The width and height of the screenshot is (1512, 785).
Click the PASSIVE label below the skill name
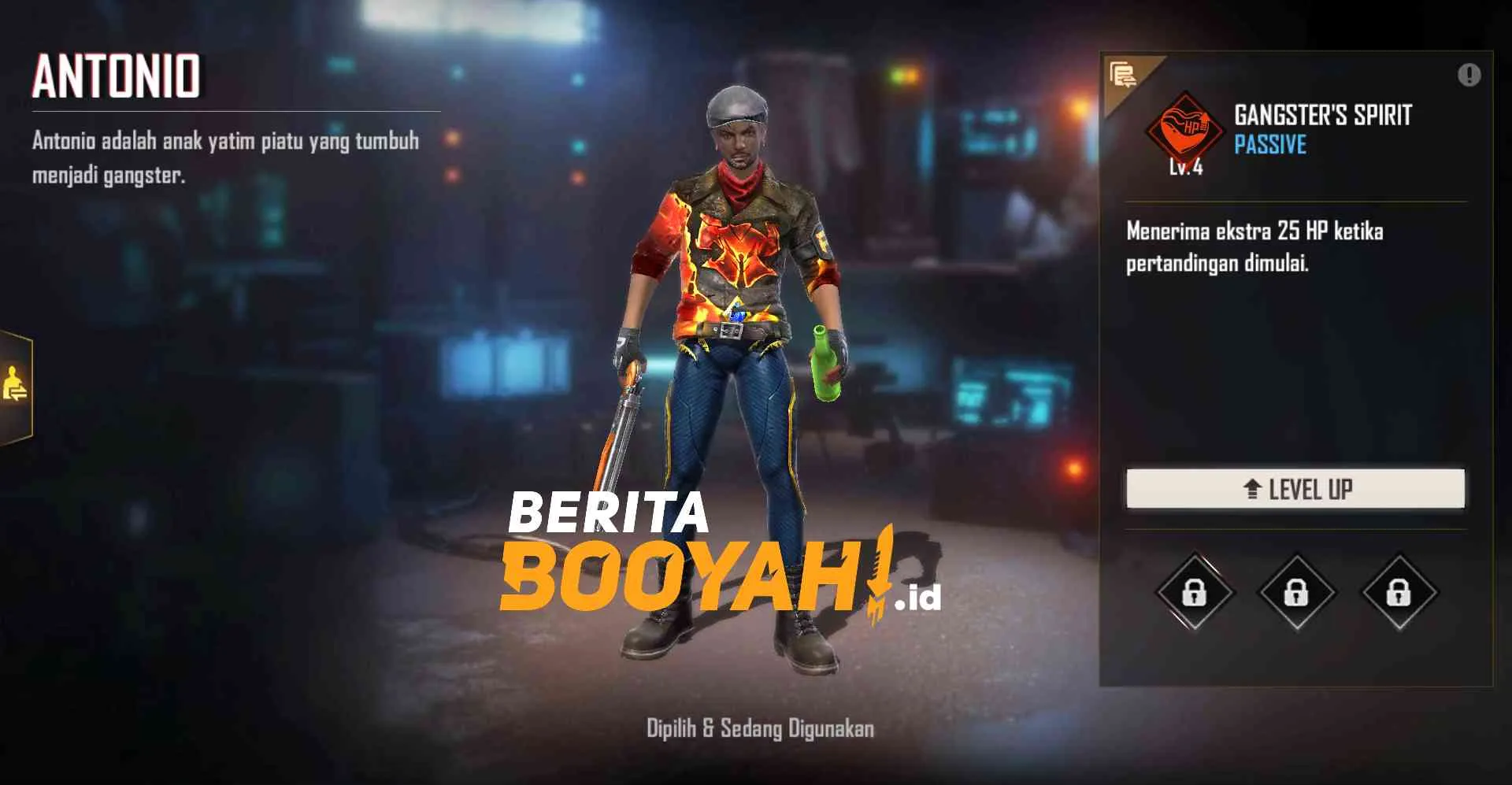point(1269,145)
